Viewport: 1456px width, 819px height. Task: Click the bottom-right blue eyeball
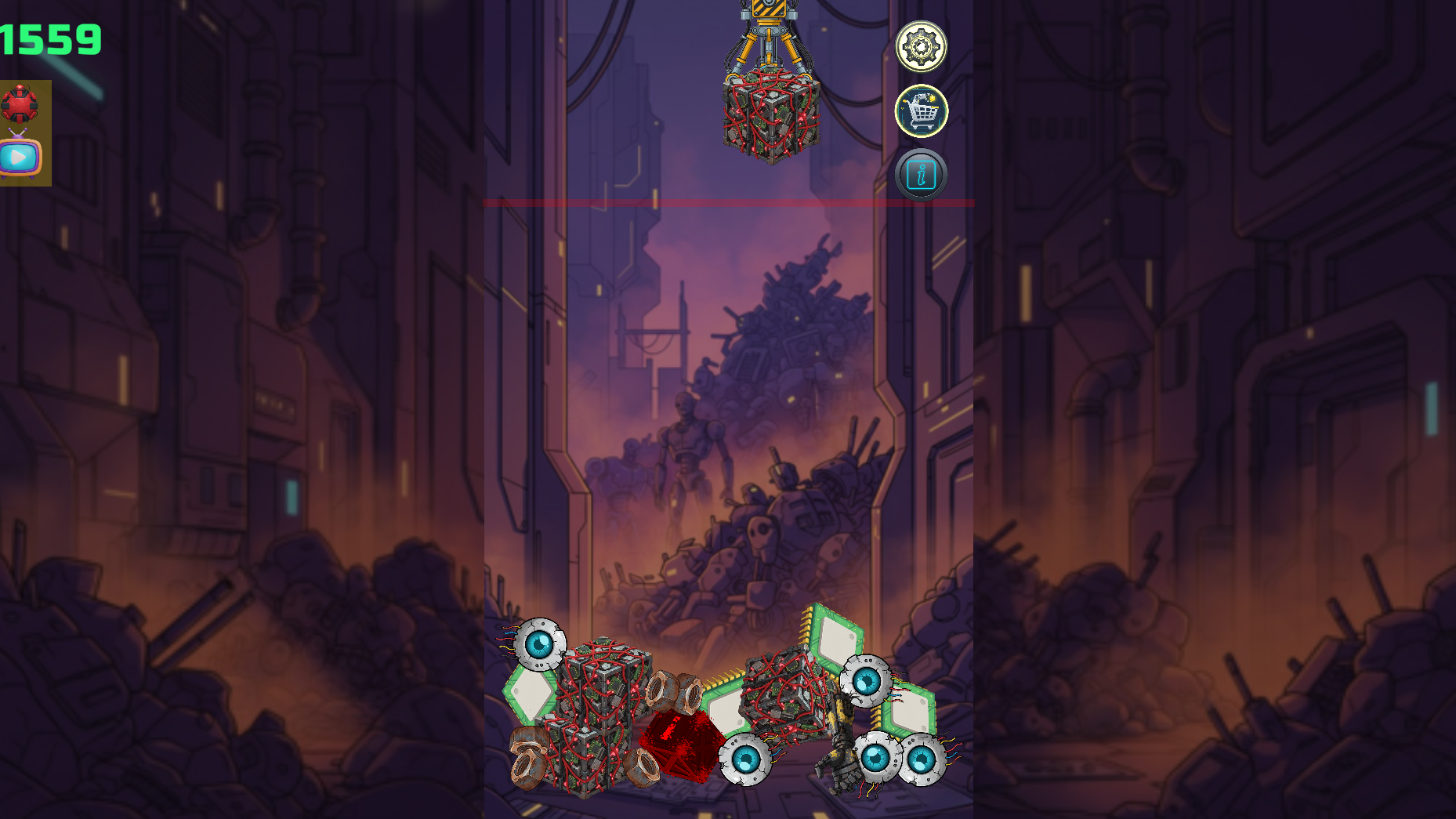(x=925, y=759)
